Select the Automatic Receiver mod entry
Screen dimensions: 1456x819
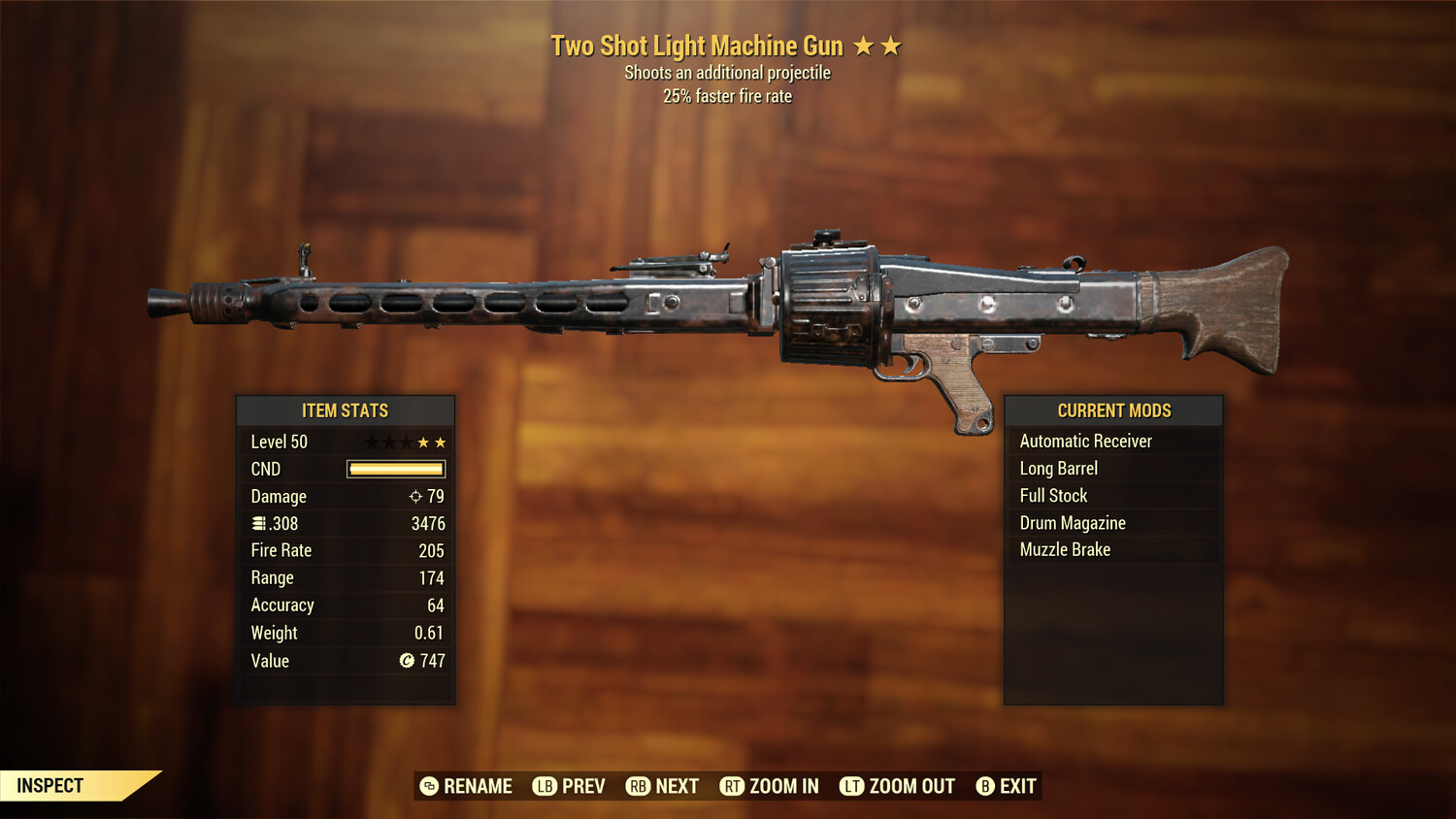pyautogui.click(x=1085, y=441)
